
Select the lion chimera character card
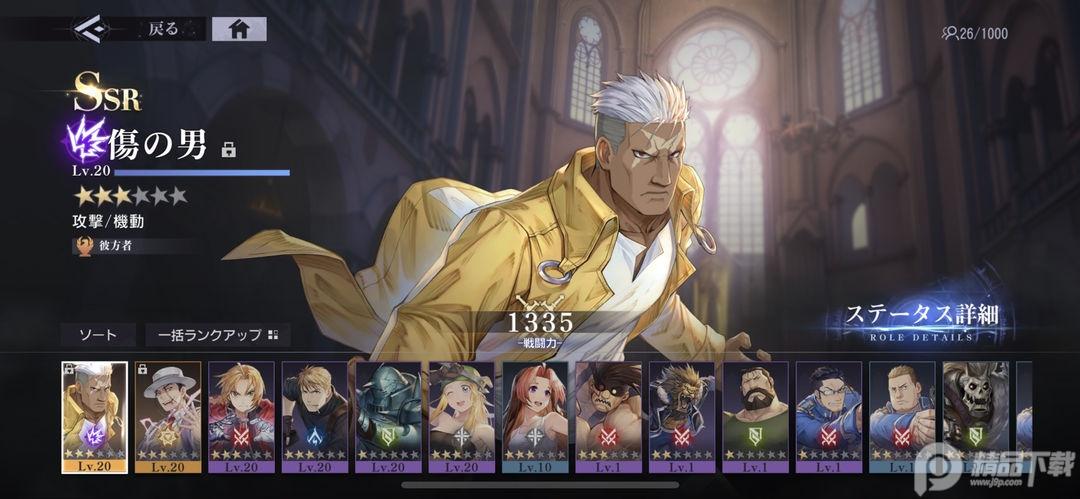point(682,415)
